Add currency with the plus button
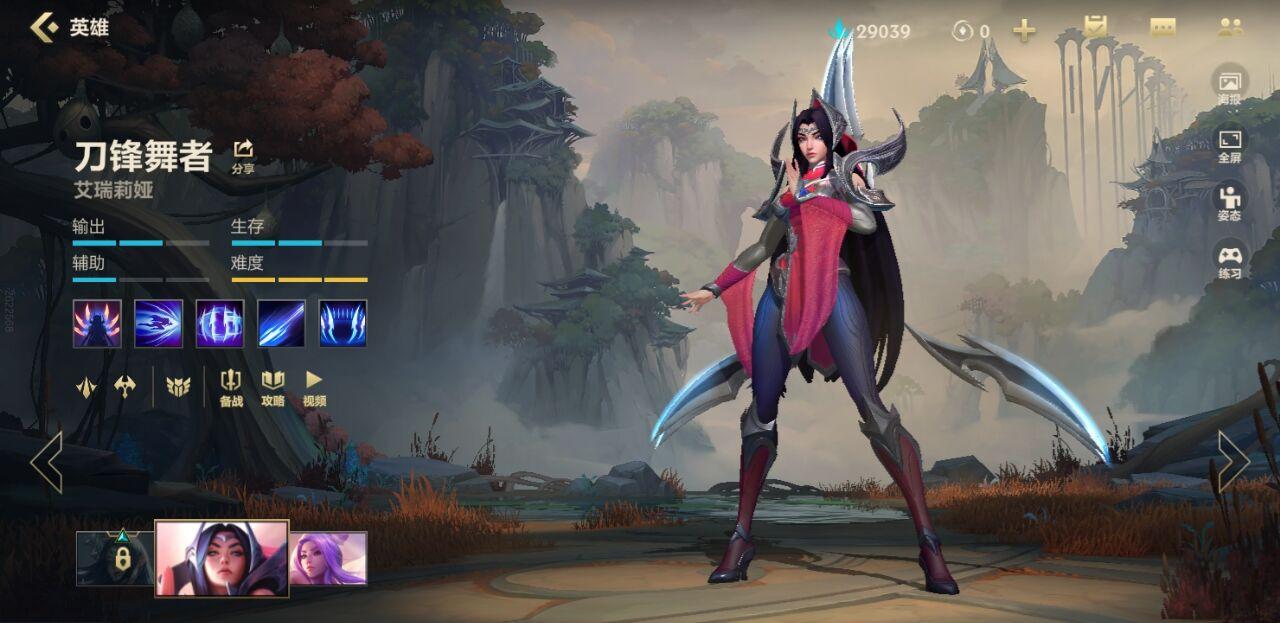 (1024, 30)
